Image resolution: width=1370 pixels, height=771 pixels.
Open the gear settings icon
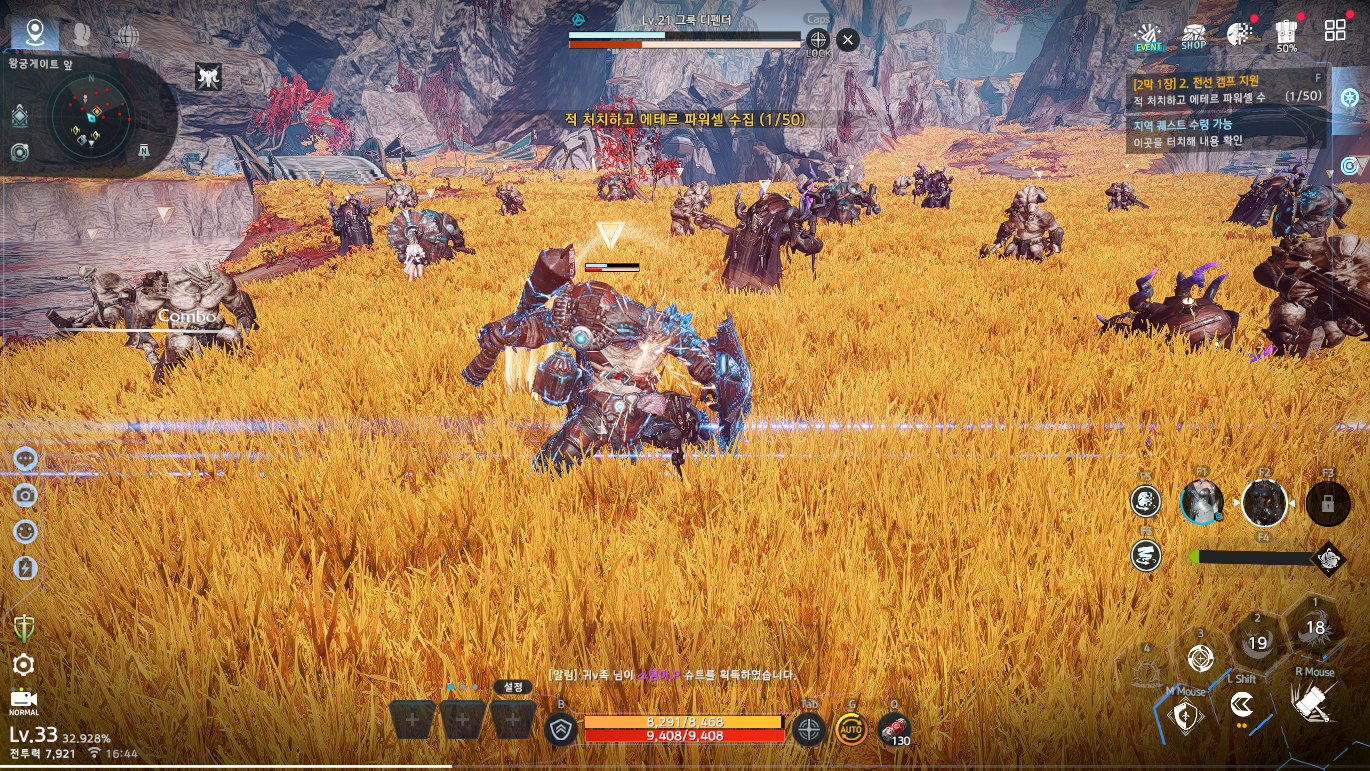pos(24,664)
